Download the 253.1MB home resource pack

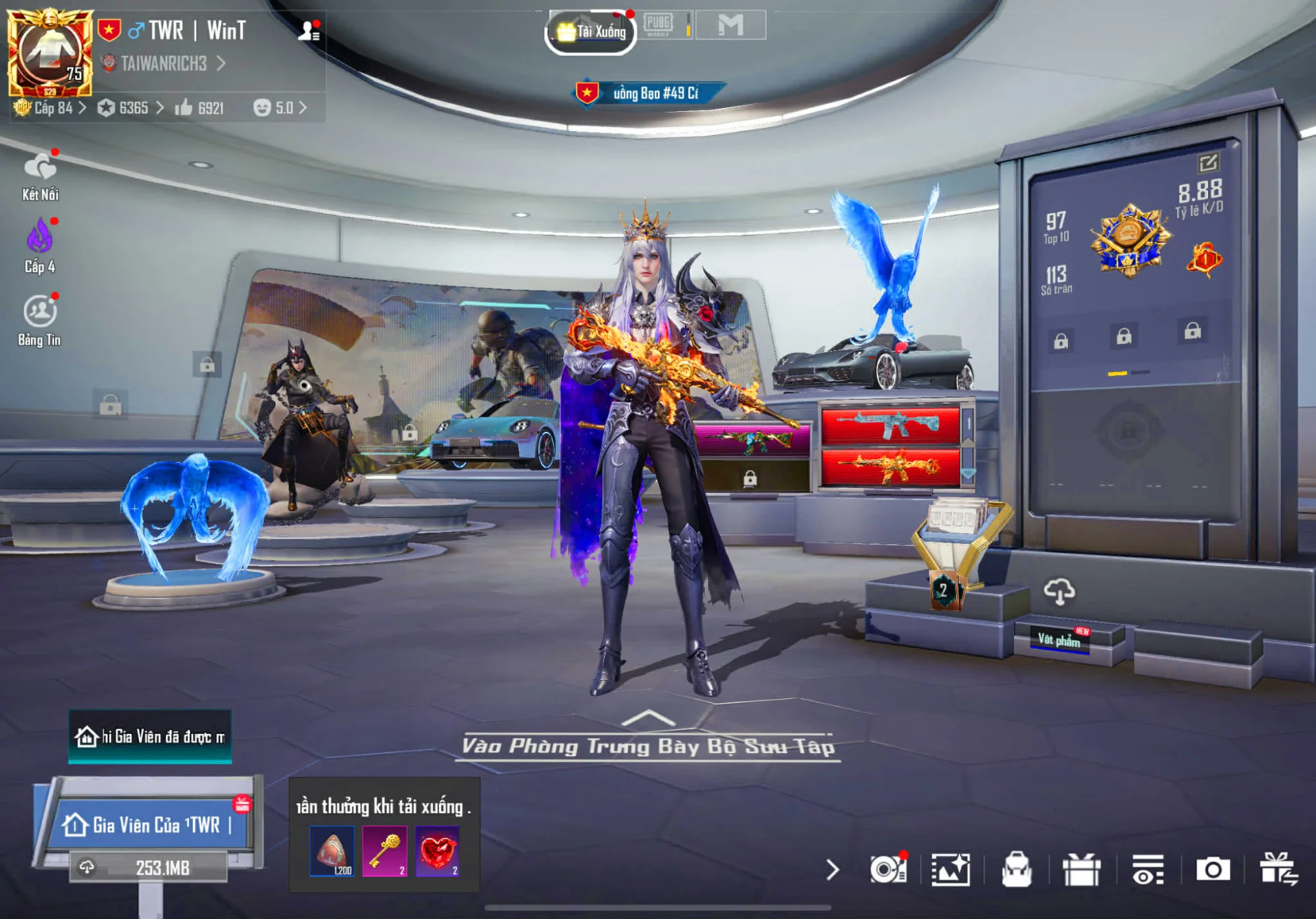150,868
